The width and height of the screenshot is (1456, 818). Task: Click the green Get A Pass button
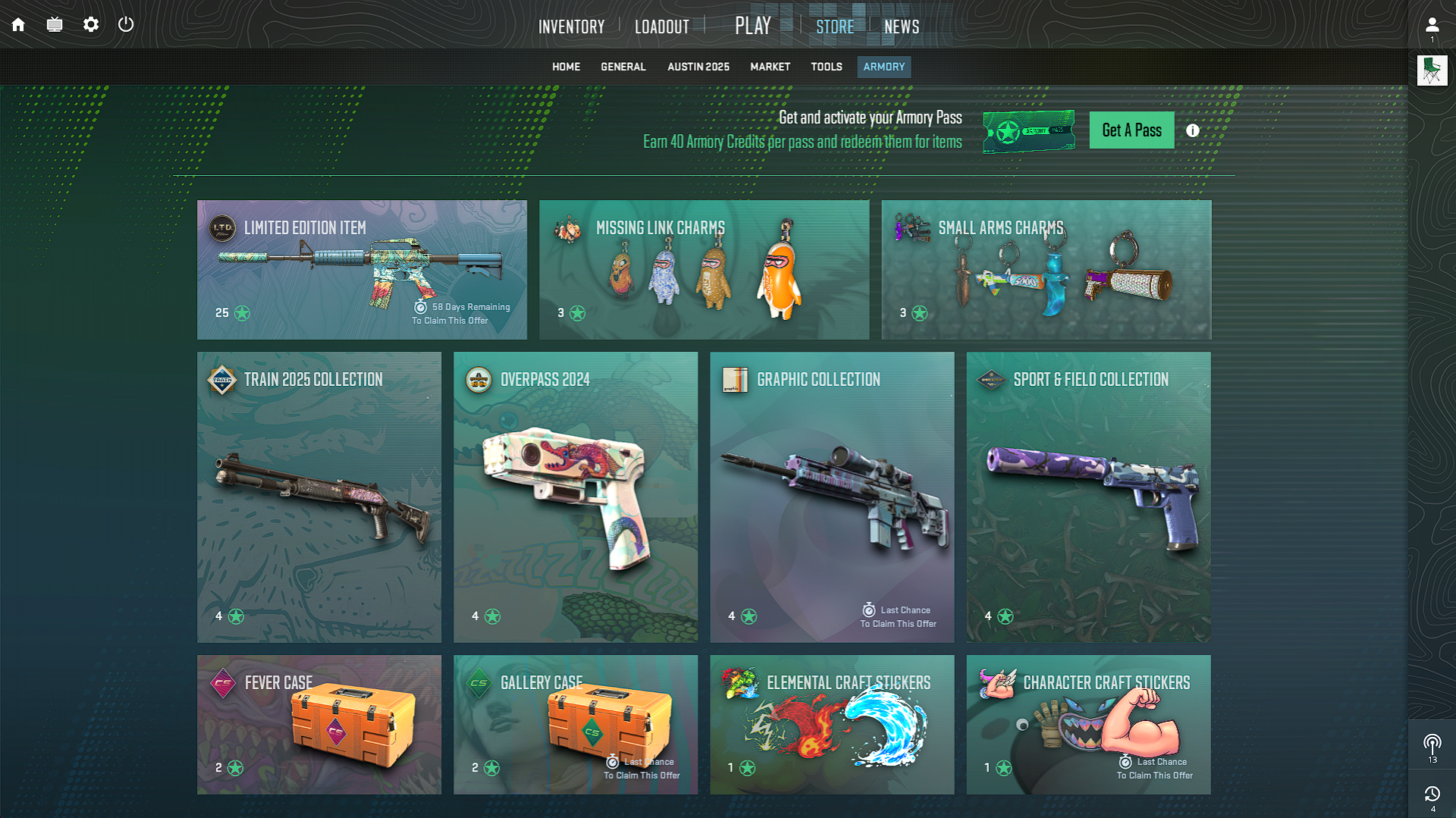coord(1131,130)
